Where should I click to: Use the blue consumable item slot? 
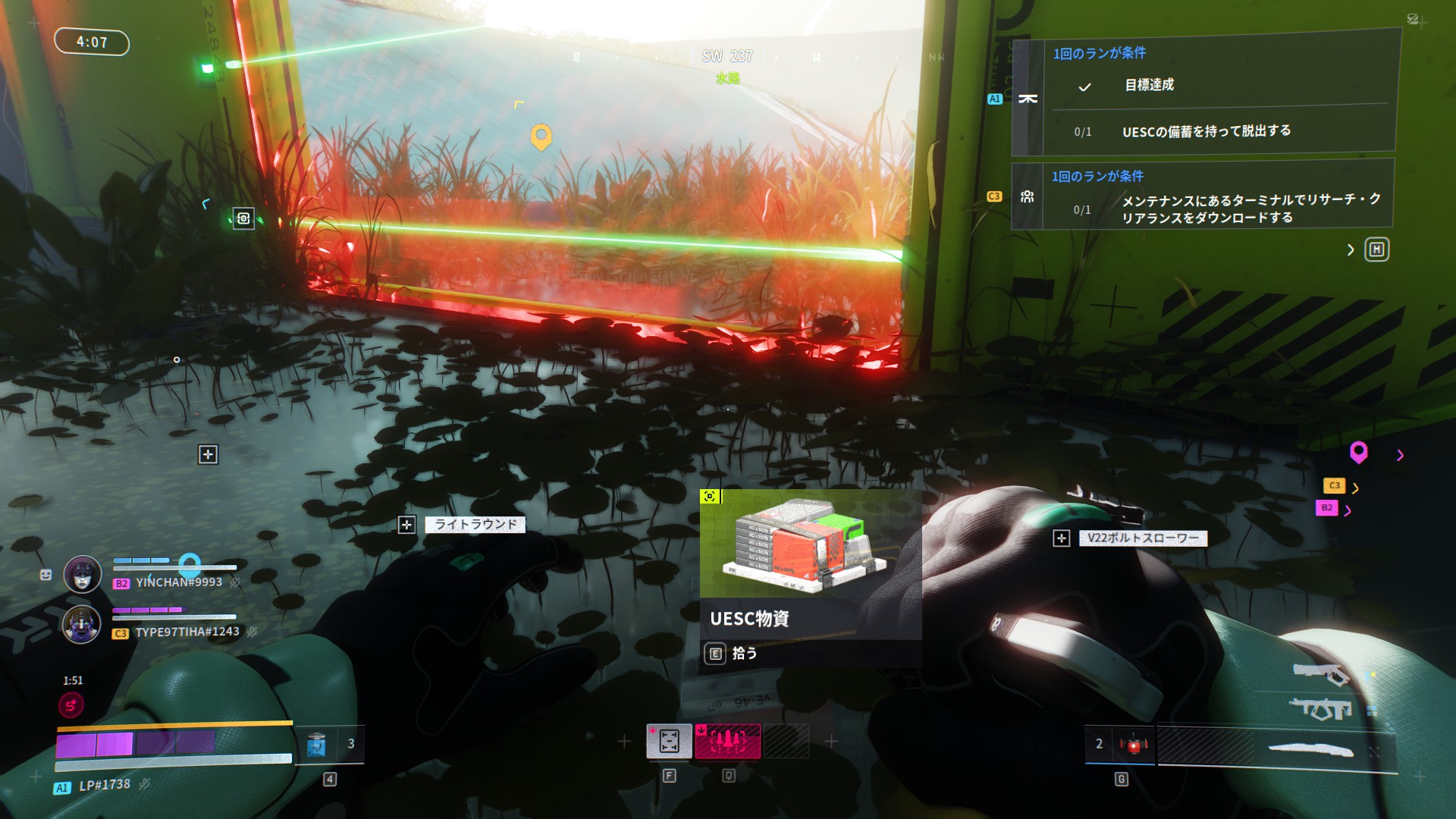[x=316, y=744]
